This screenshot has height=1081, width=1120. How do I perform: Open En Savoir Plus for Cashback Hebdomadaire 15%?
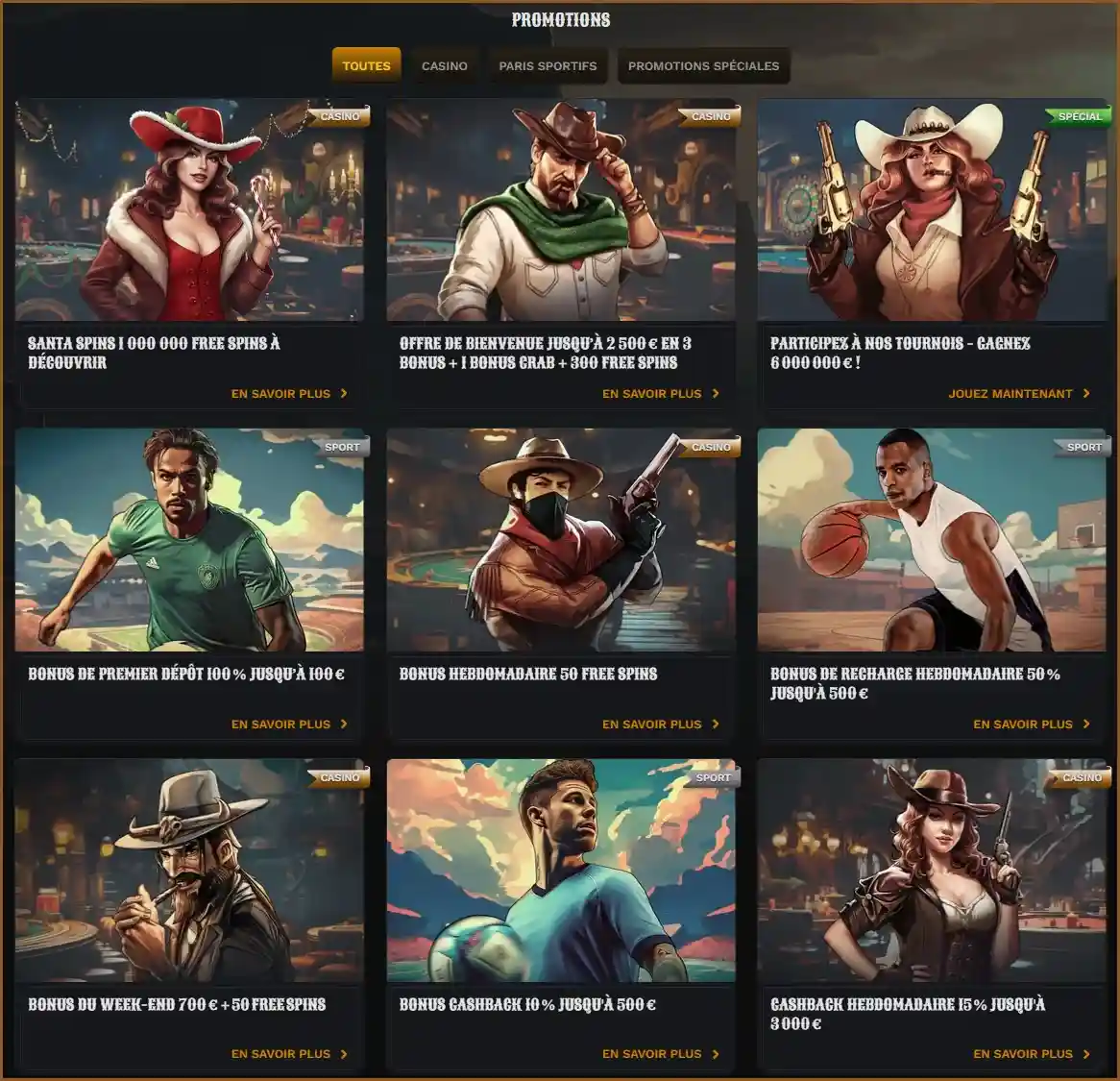(x=1032, y=1053)
